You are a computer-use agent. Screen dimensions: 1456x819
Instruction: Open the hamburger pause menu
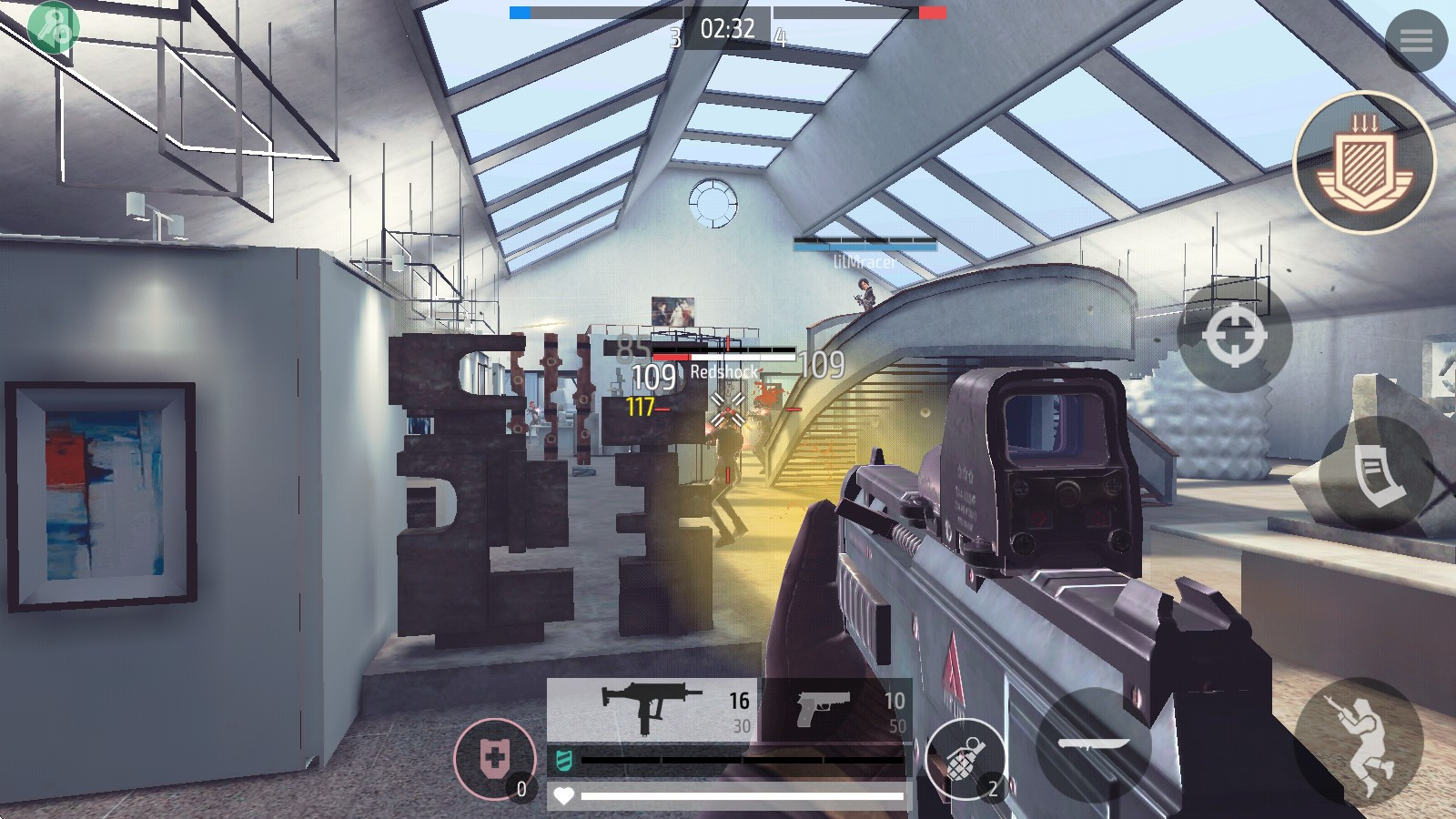pyautogui.click(x=1416, y=40)
